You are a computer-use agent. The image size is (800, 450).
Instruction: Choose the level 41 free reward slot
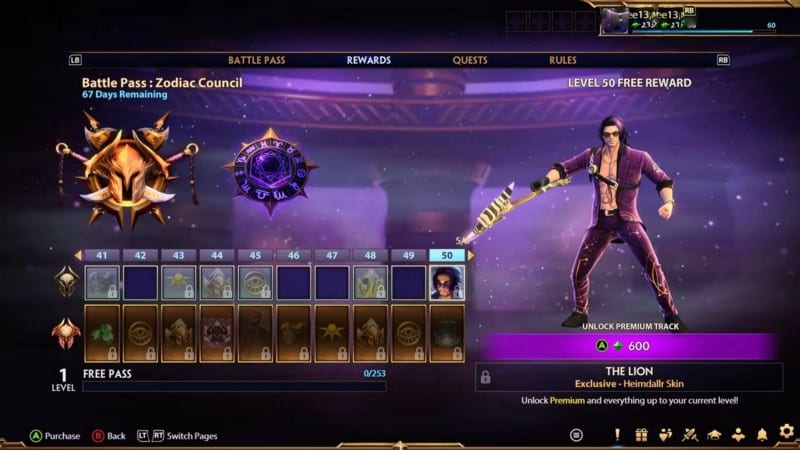pos(102,283)
